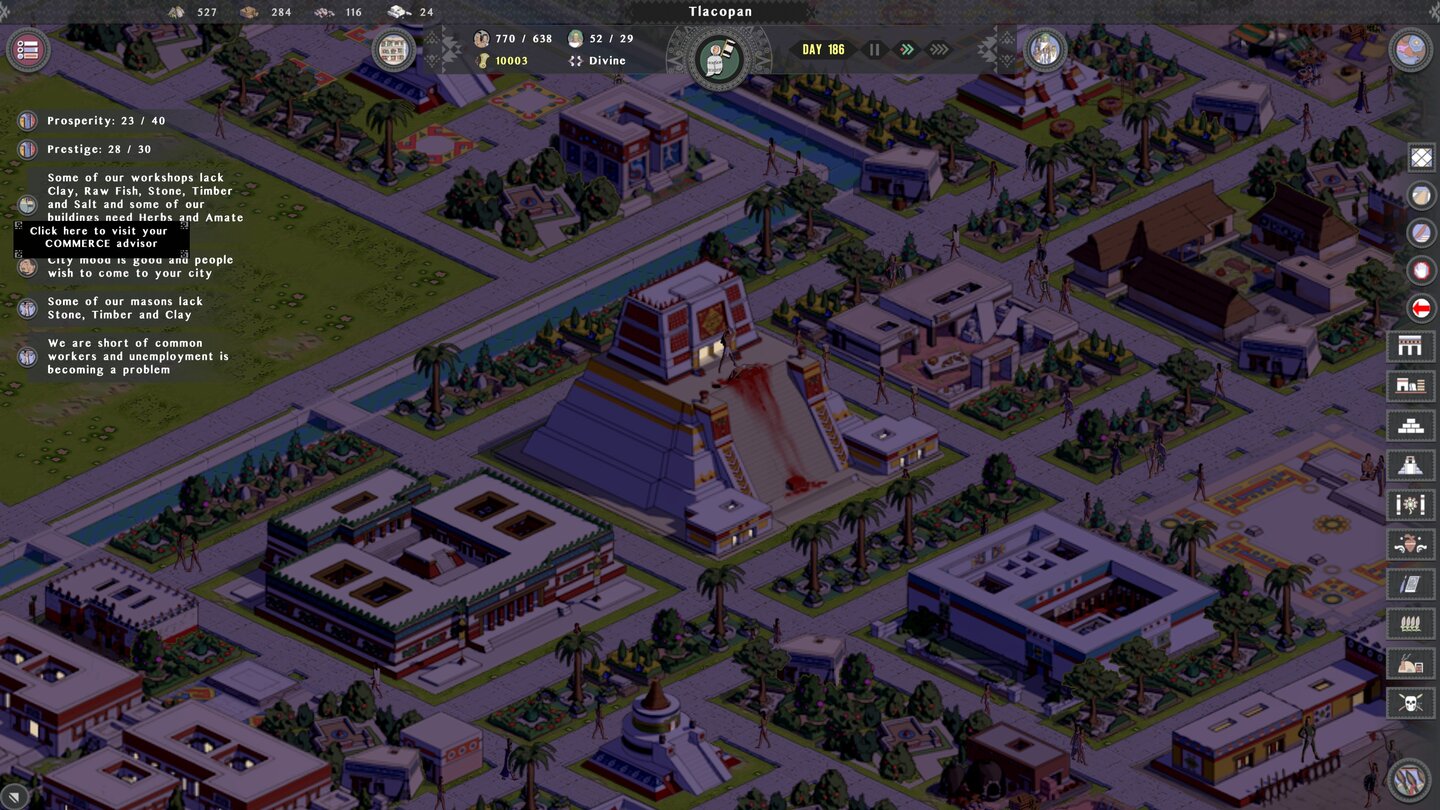
Task: Pause the game simulation
Action: pyautogui.click(x=874, y=49)
